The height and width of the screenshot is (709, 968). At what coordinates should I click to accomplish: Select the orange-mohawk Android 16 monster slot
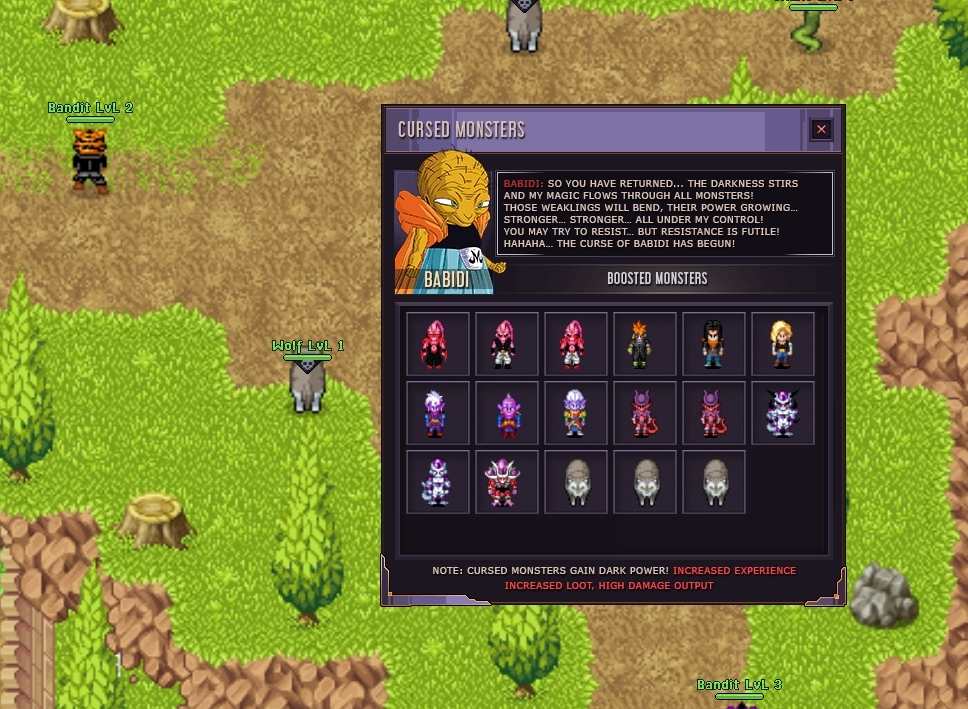coord(645,343)
